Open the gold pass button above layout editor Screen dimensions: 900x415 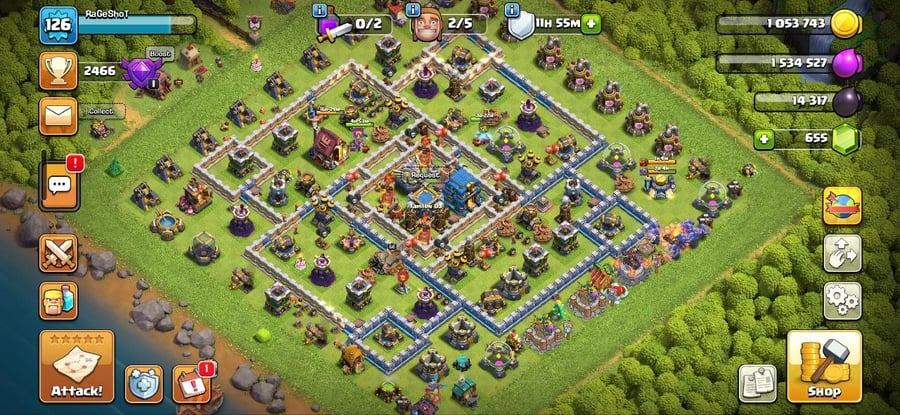click(842, 206)
